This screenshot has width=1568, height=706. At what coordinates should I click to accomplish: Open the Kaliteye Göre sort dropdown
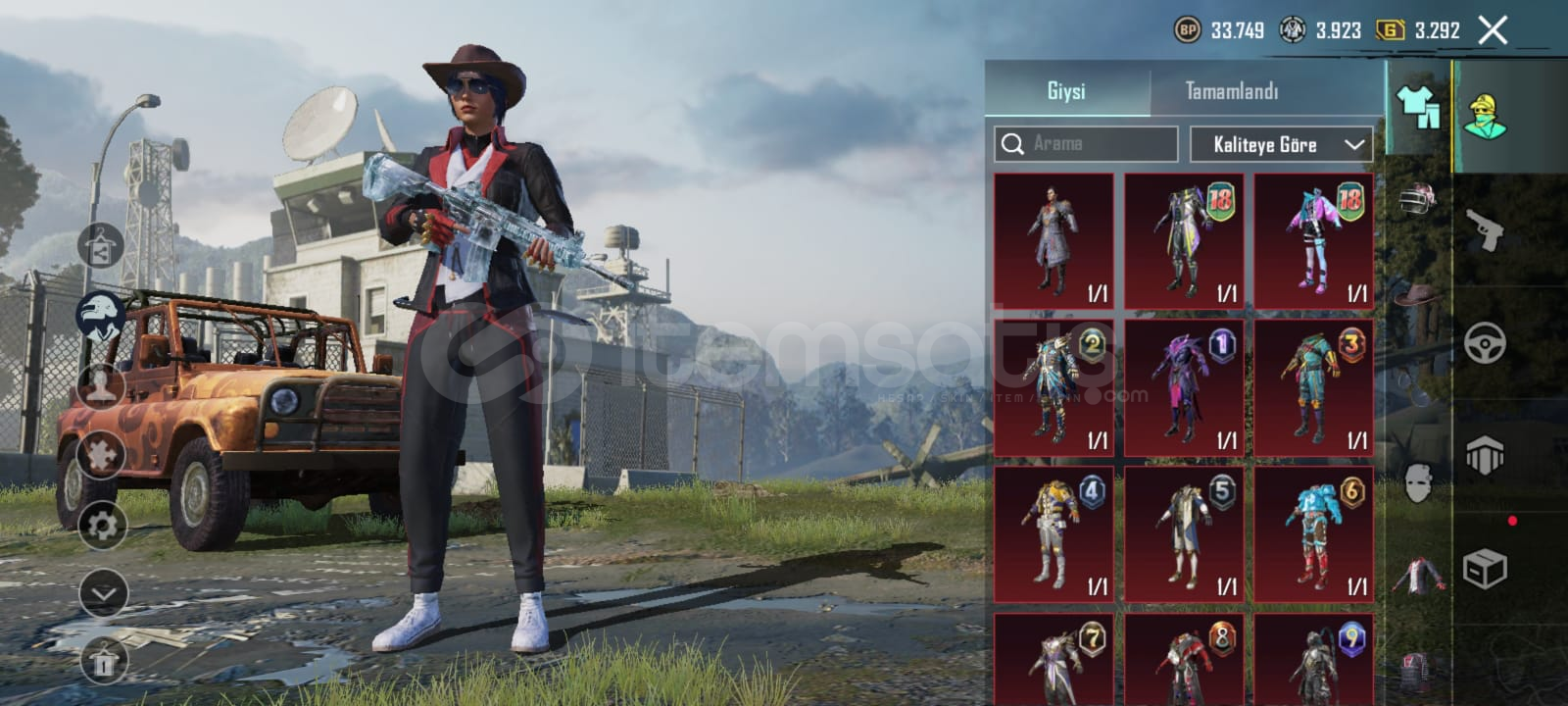coord(1281,144)
